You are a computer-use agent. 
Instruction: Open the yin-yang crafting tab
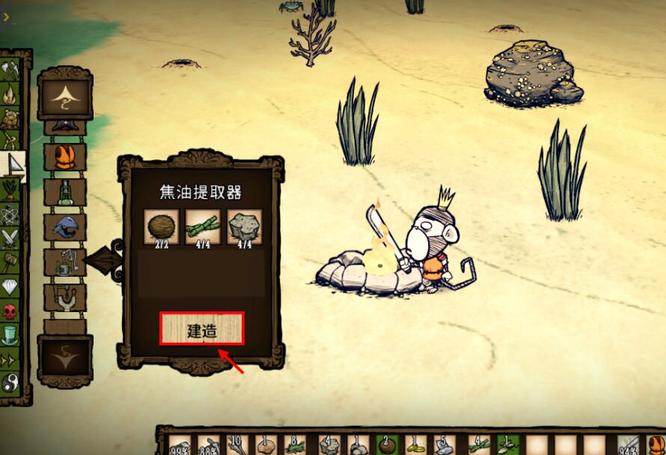(12, 382)
